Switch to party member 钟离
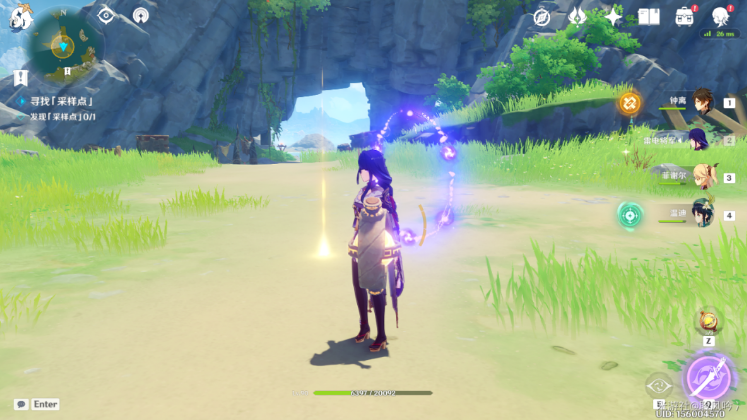This screenshot has width=747, height=420. [701, 102]
